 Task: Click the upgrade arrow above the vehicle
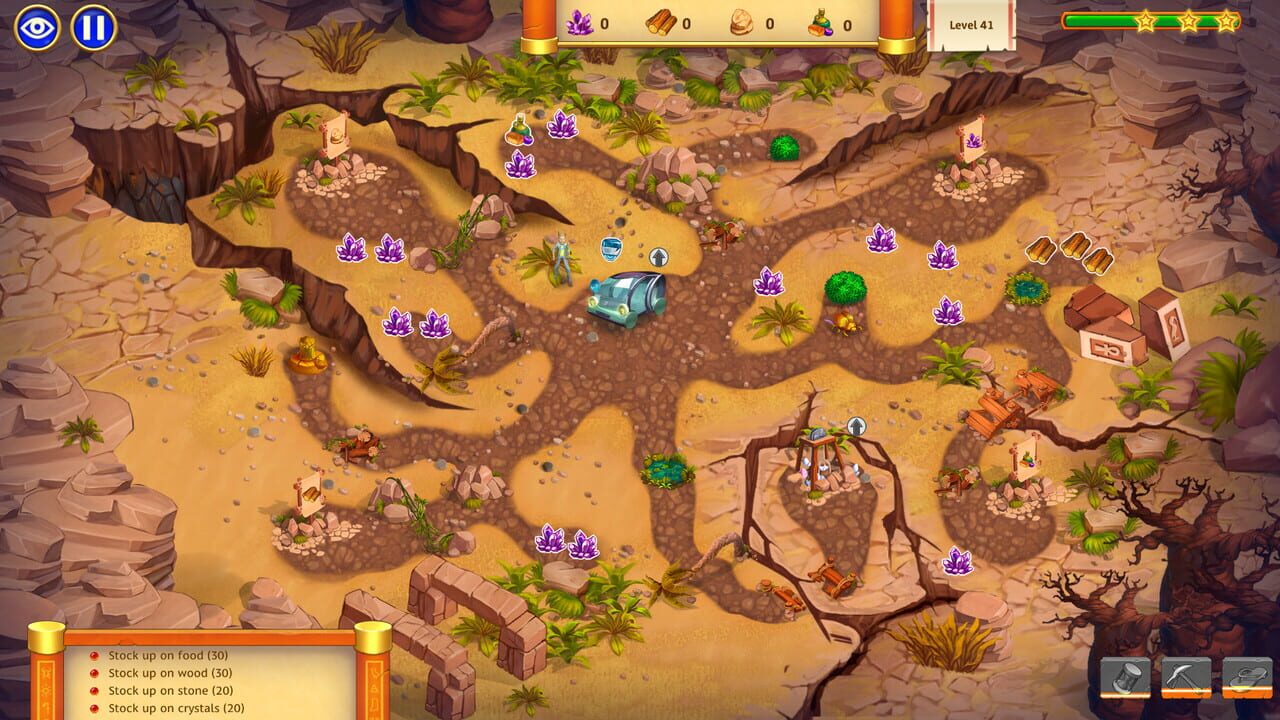658,257
